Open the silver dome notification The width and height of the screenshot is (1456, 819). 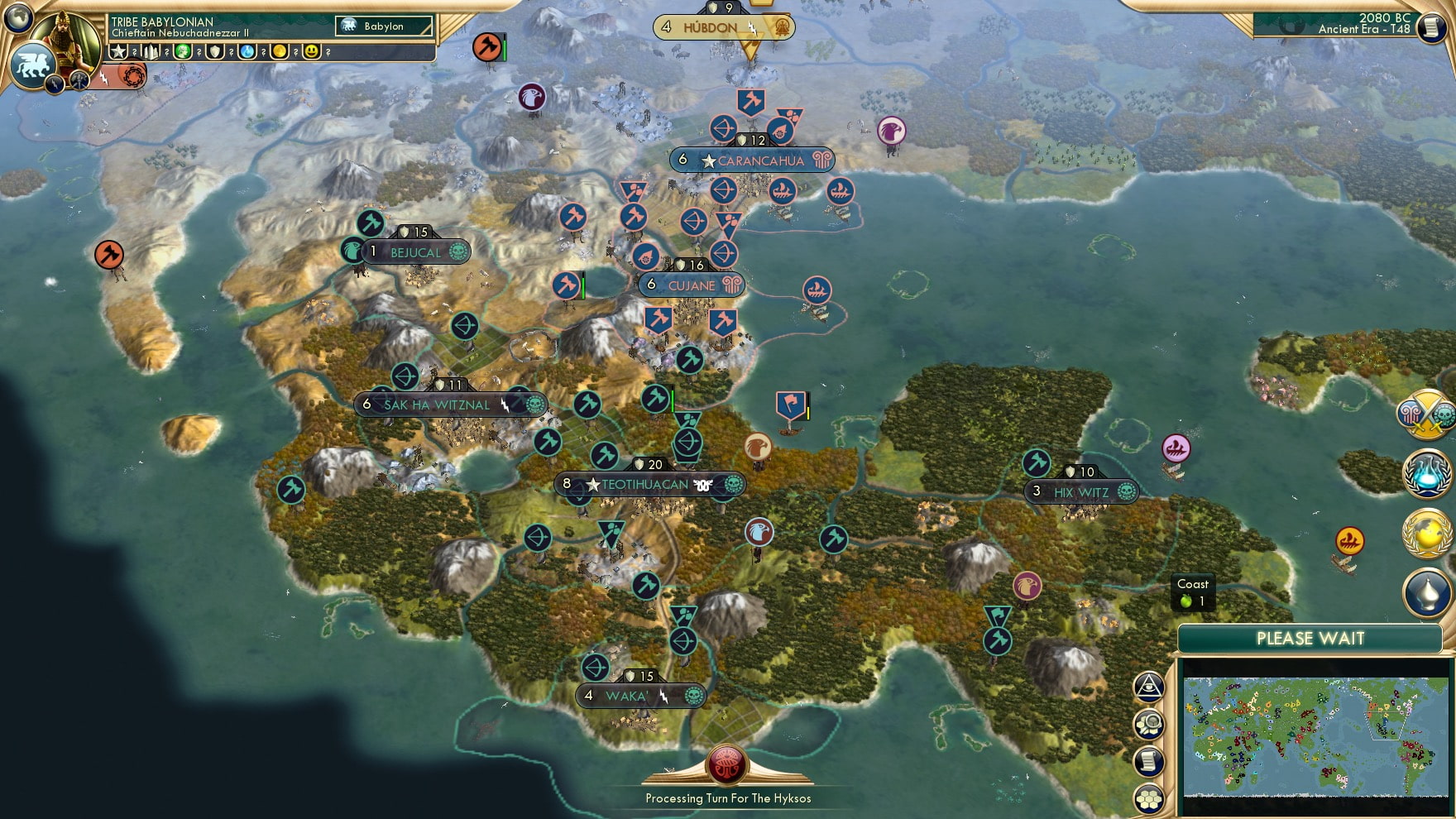[x=1427, y=592]
